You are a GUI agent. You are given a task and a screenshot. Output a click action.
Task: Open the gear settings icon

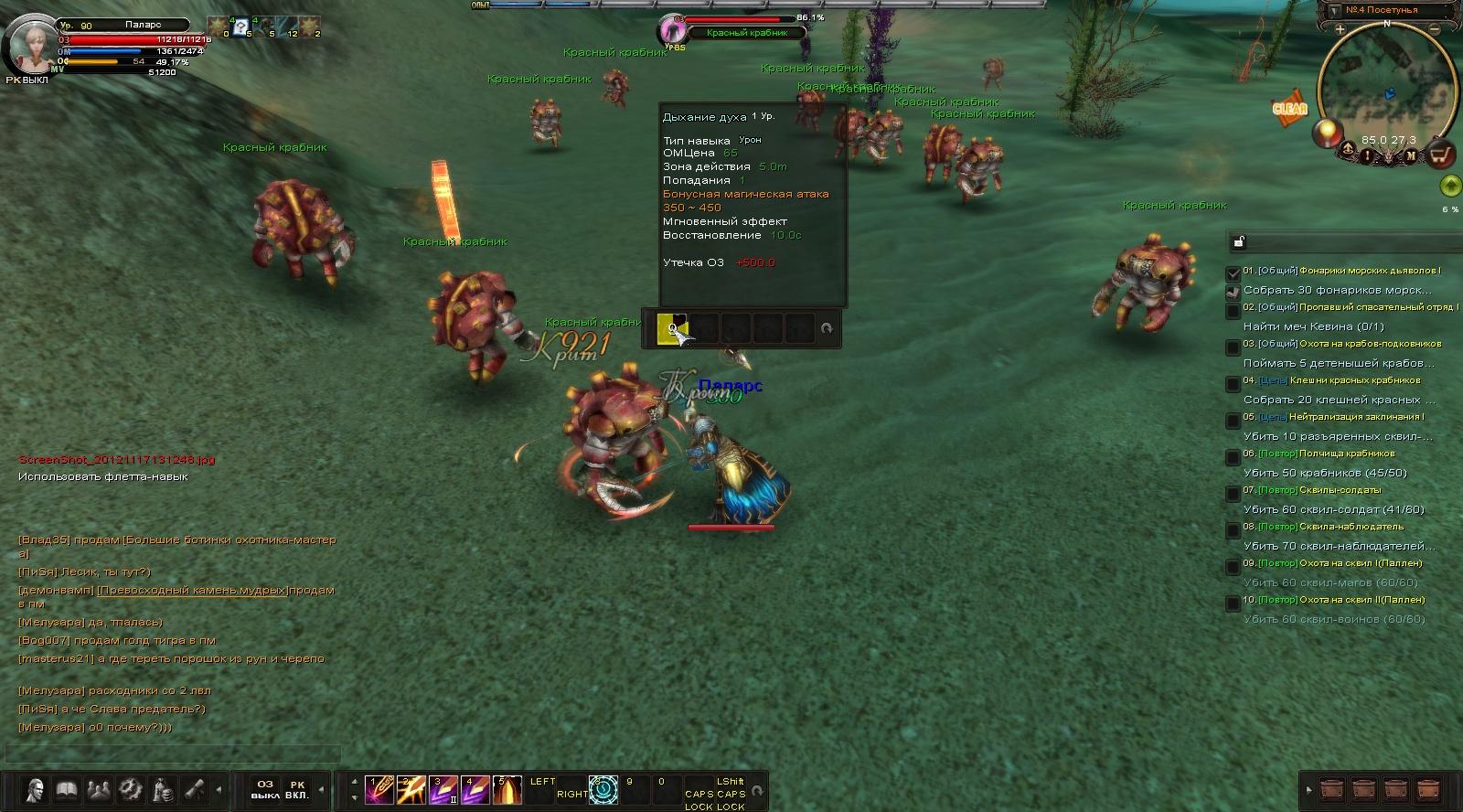point(131,789)
